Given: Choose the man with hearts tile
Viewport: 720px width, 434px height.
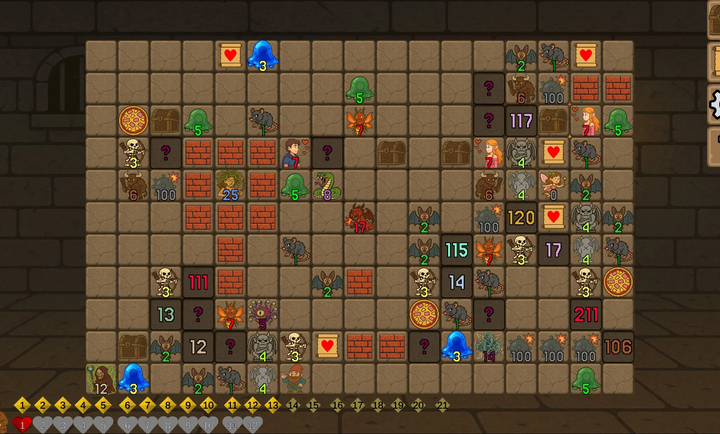Looking at the screenshot, I should (x=294, y=153).
